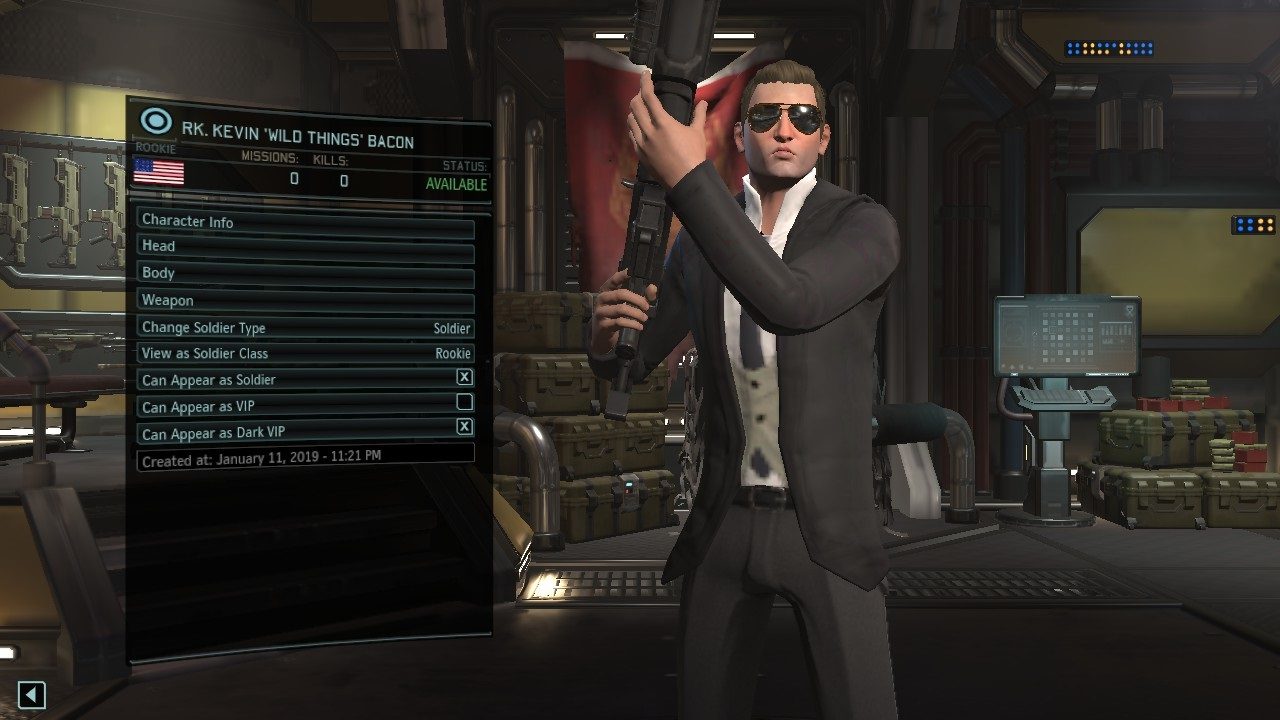This screenshot has height=720, width=1280.
Task: Open the Change Soldier Type selector showing Soldier
Action: pos(300,327)
